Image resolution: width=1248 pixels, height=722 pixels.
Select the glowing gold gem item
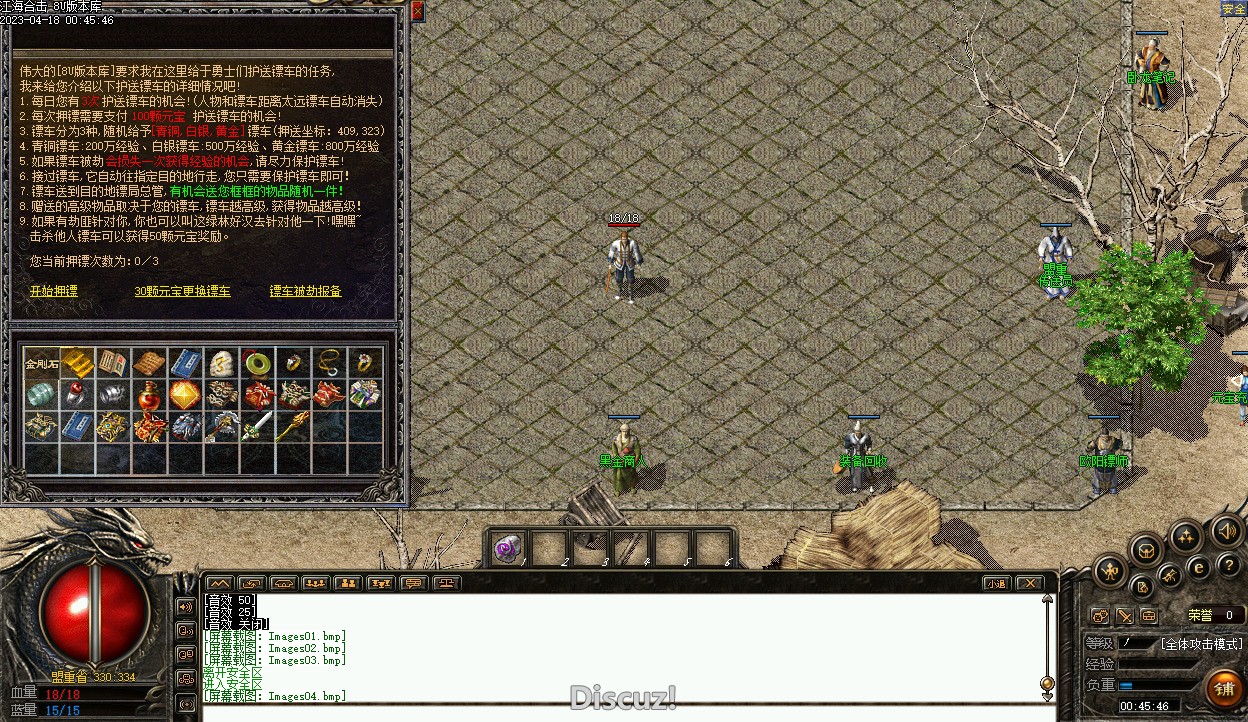[186, 395]
